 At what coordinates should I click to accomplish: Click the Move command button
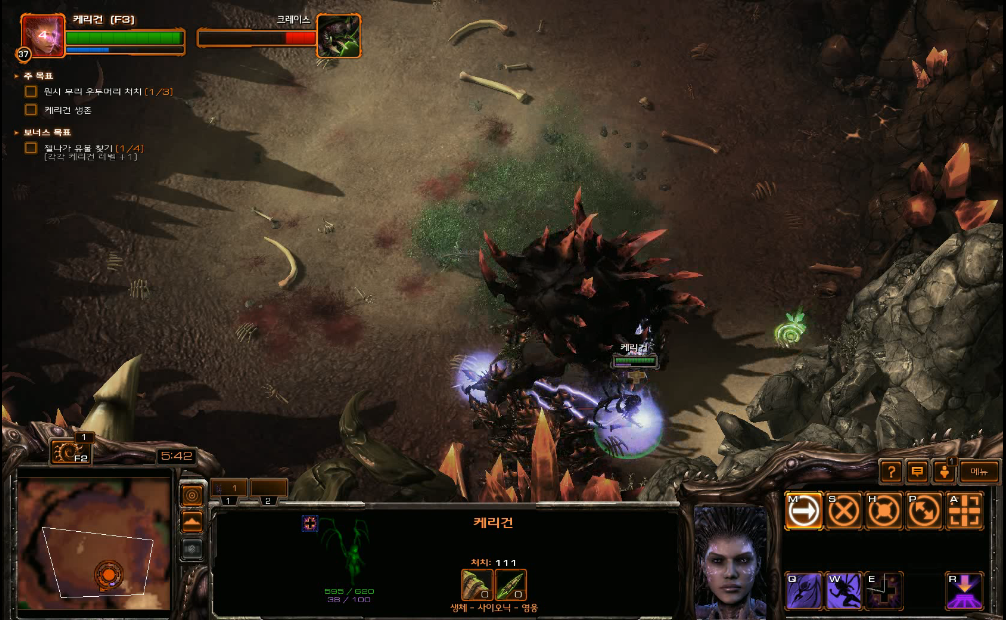click(x=804, y=511)
